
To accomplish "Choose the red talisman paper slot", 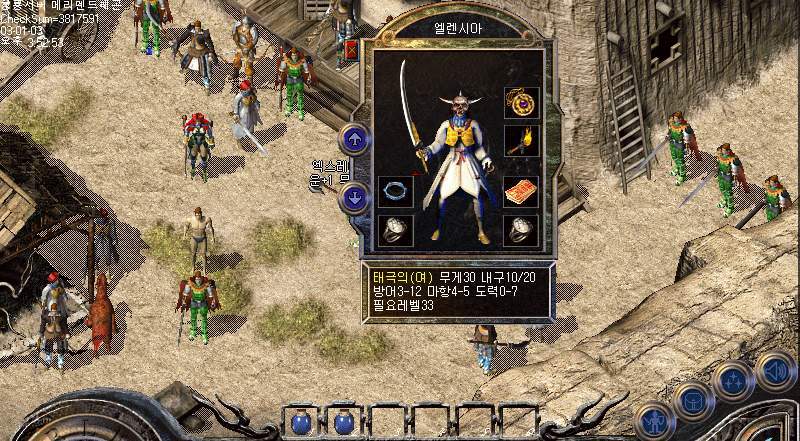I will click(521, 190).
